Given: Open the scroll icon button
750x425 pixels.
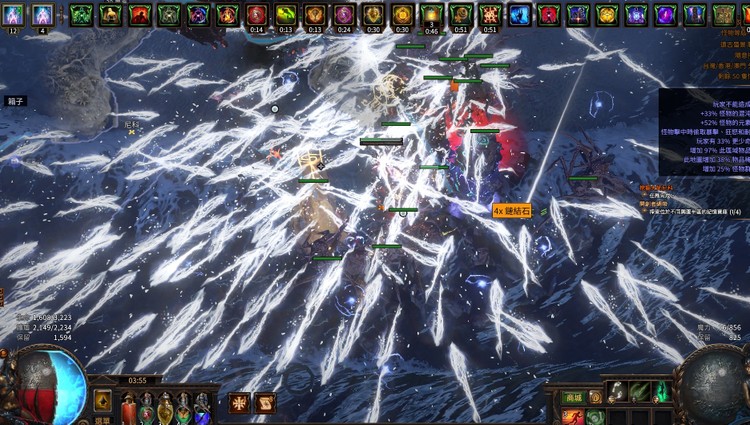Looking at the screenshot, I should click(265, 402).
